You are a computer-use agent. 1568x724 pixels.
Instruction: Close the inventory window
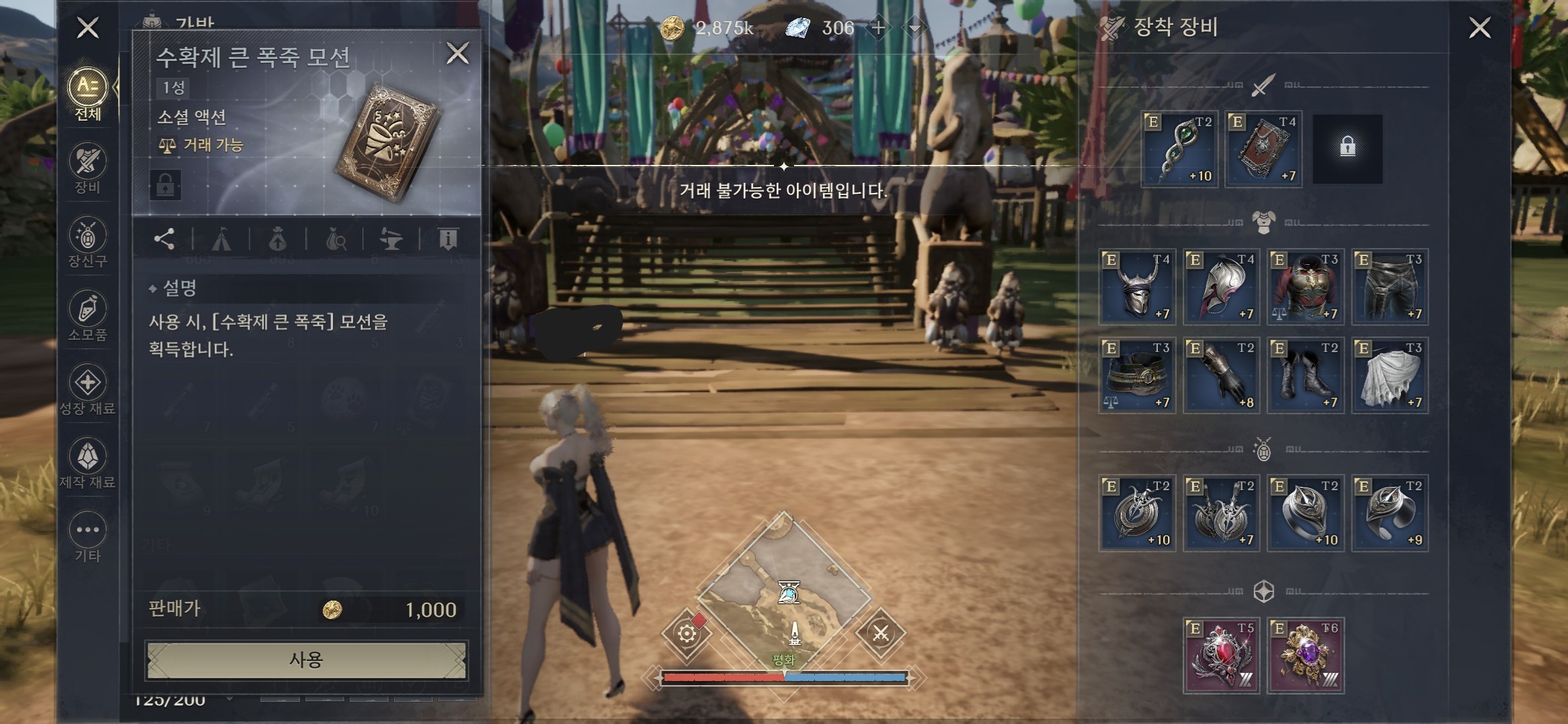(88, 28)
